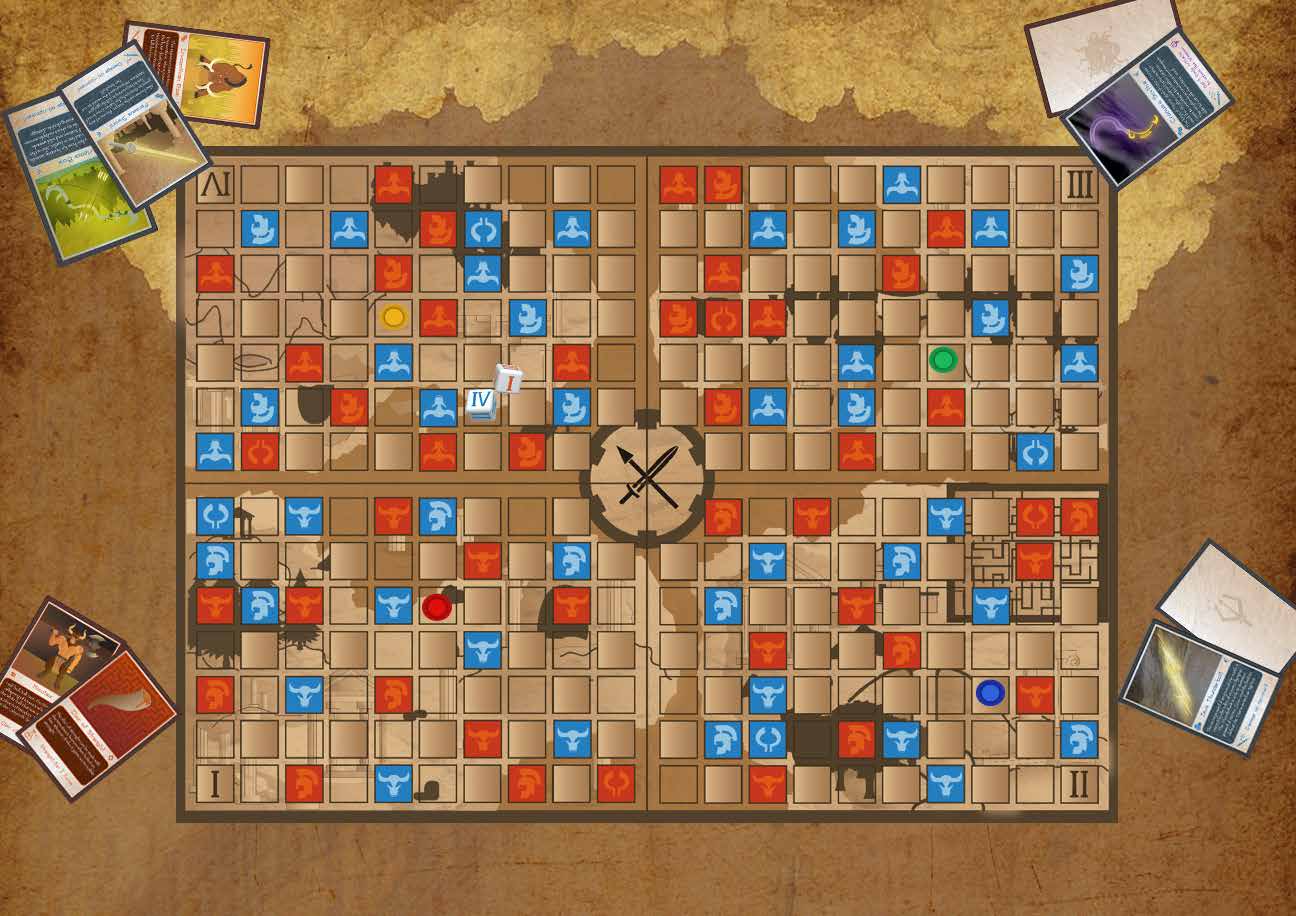
Task: Select the yellow player token
Action: point(394,317)
